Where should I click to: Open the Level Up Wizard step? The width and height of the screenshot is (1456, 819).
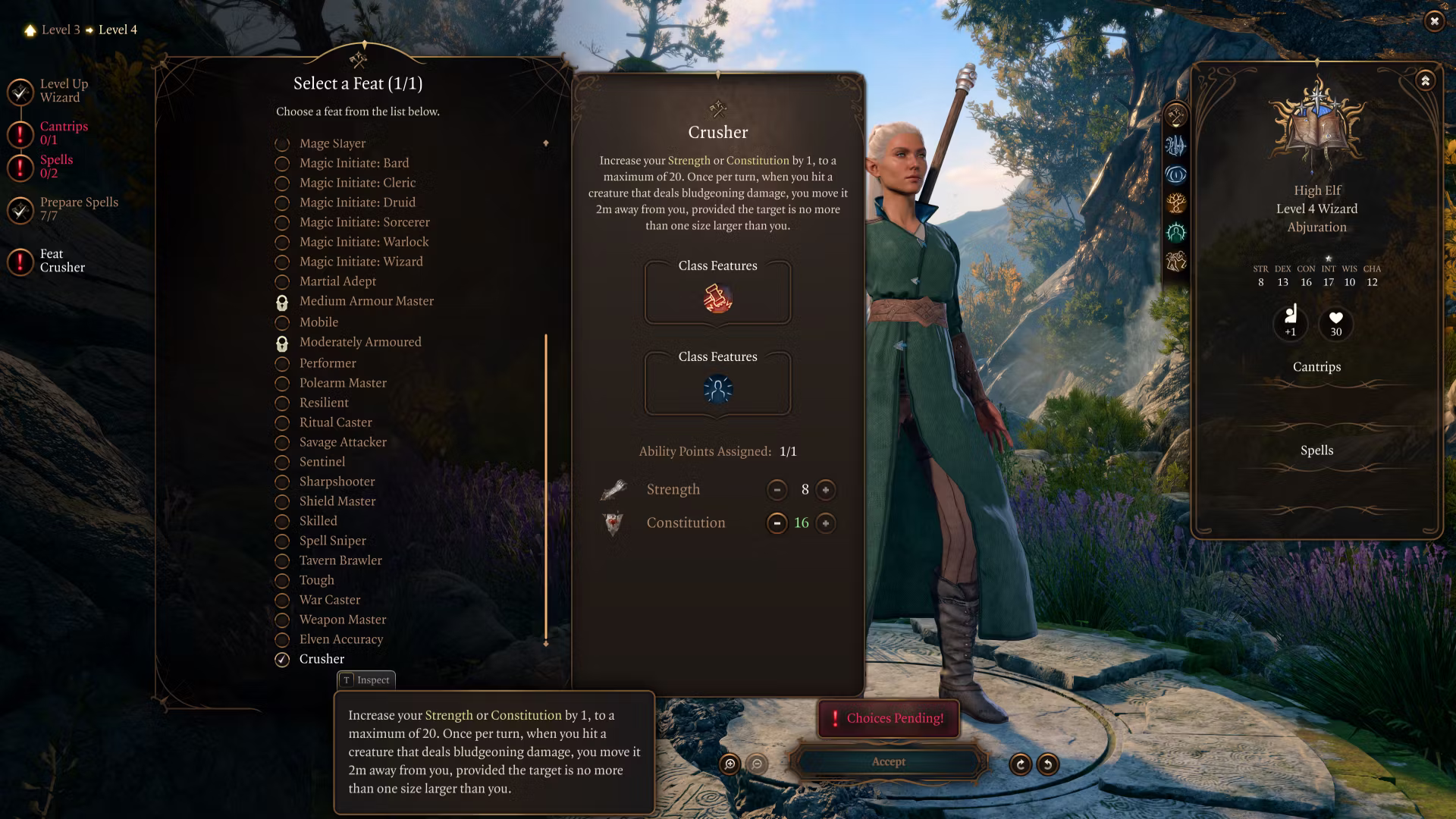click(x=63, y=90)
